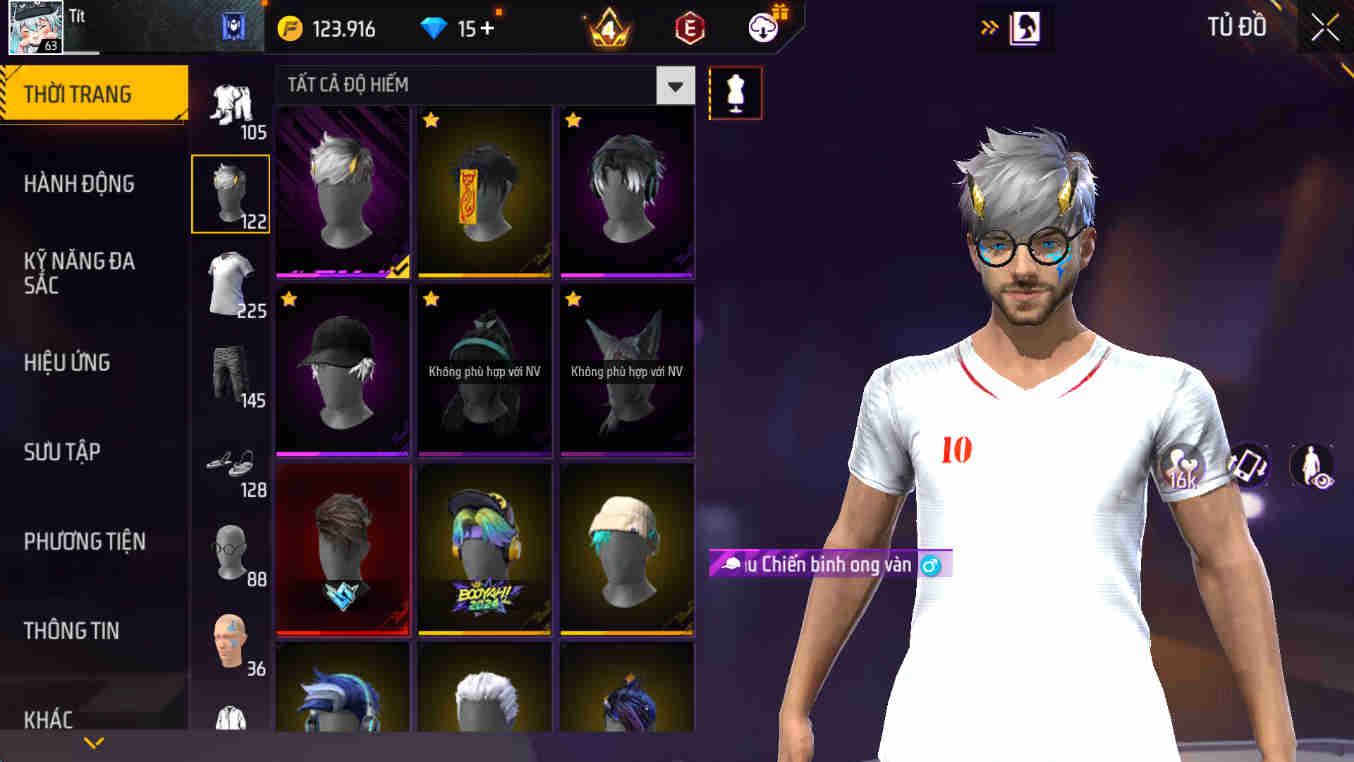
Task: Open the shirts category showing 225 items
Action: (228, 283)
